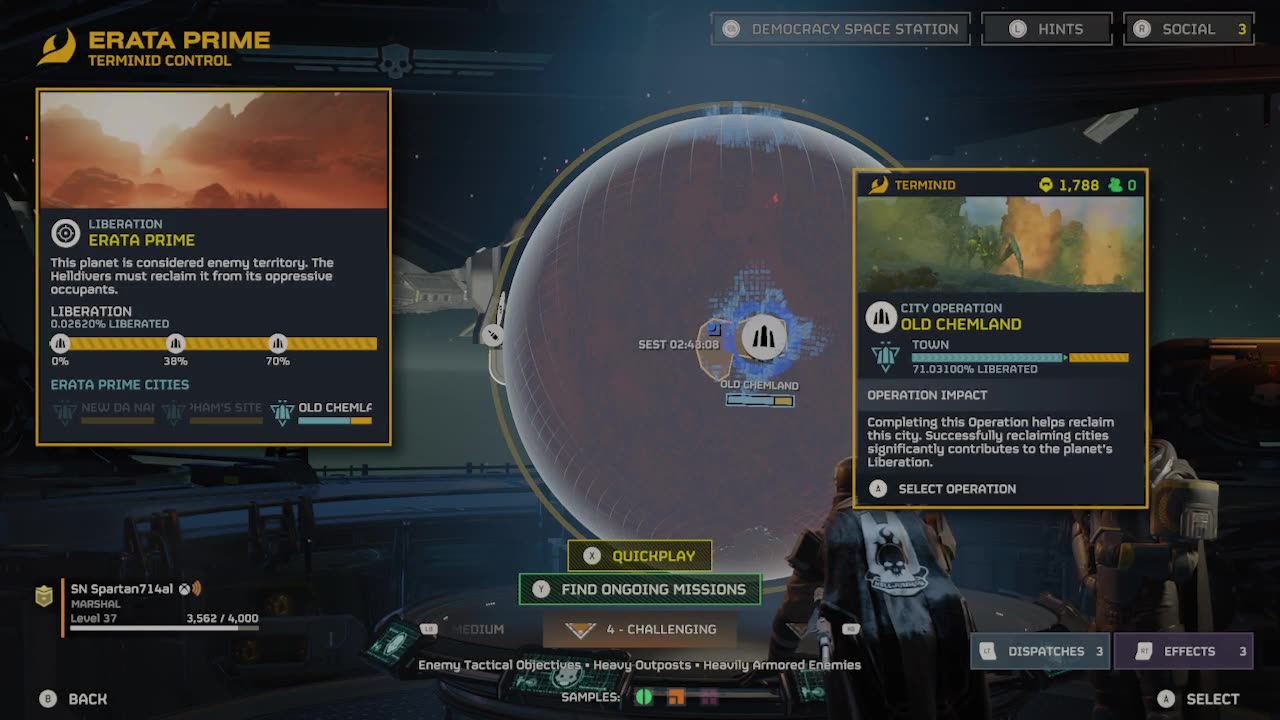Show the Hints panel
Screen dimensions: 1280x720
pyautogui.click(x=1046, y=29)
